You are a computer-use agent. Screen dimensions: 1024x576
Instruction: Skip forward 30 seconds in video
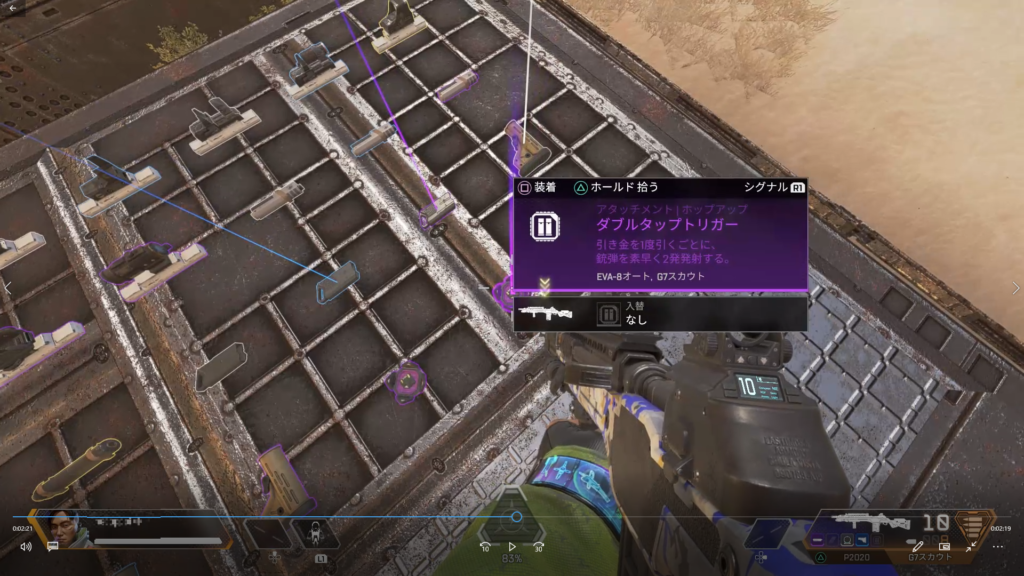click(x=539, y=547)
